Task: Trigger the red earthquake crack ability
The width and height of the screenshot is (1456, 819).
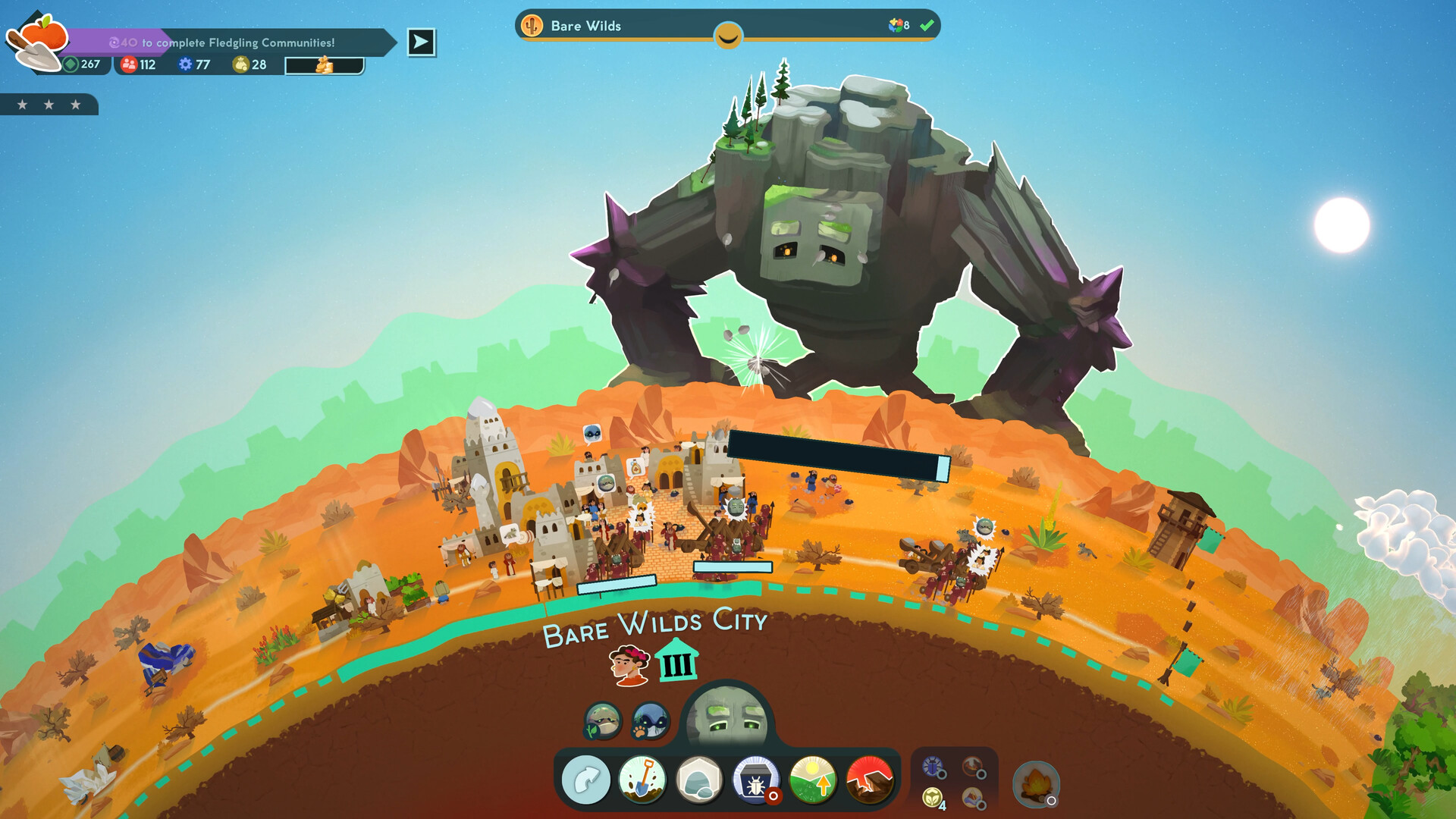Action: tap(869, 780)
